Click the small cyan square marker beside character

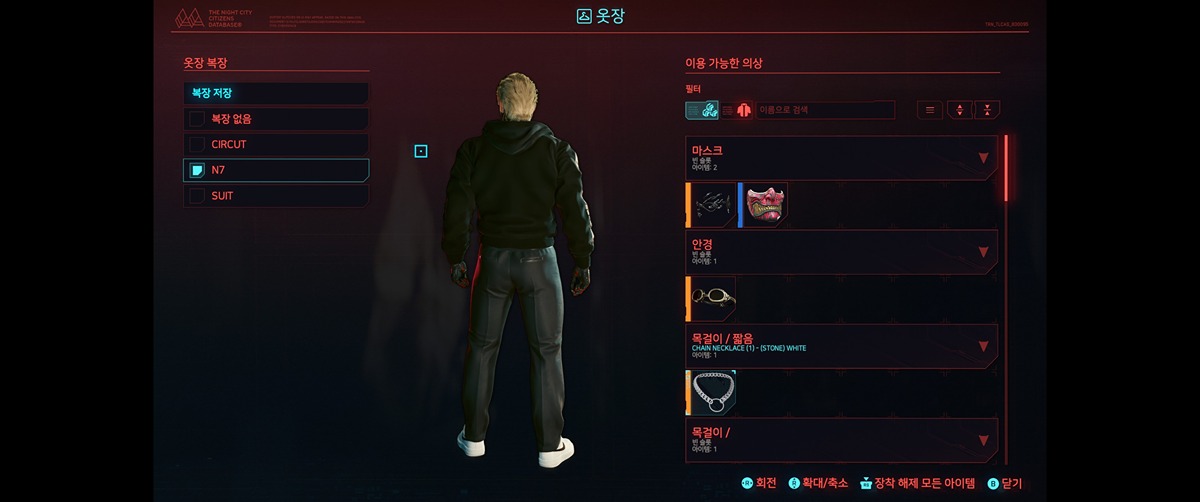[x=421, y=151]
